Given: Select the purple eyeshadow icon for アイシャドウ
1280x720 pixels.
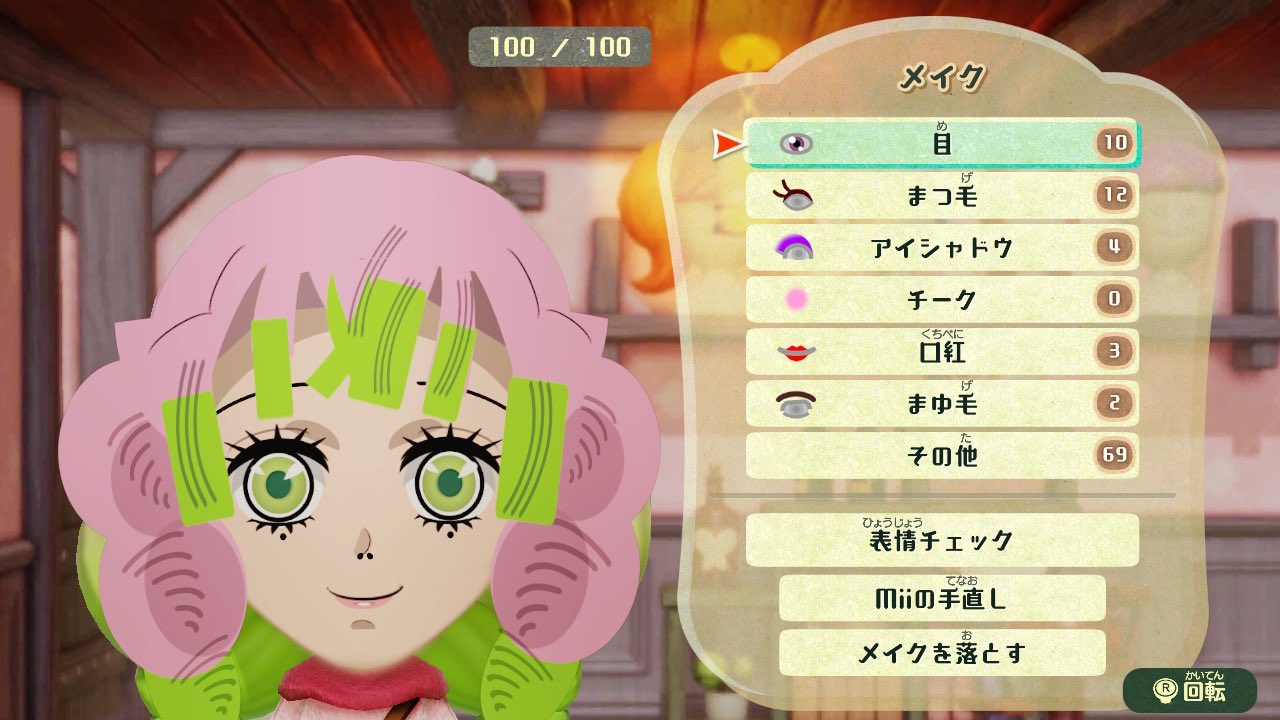Looking at the screenshot, I should (x=793, y=247).
